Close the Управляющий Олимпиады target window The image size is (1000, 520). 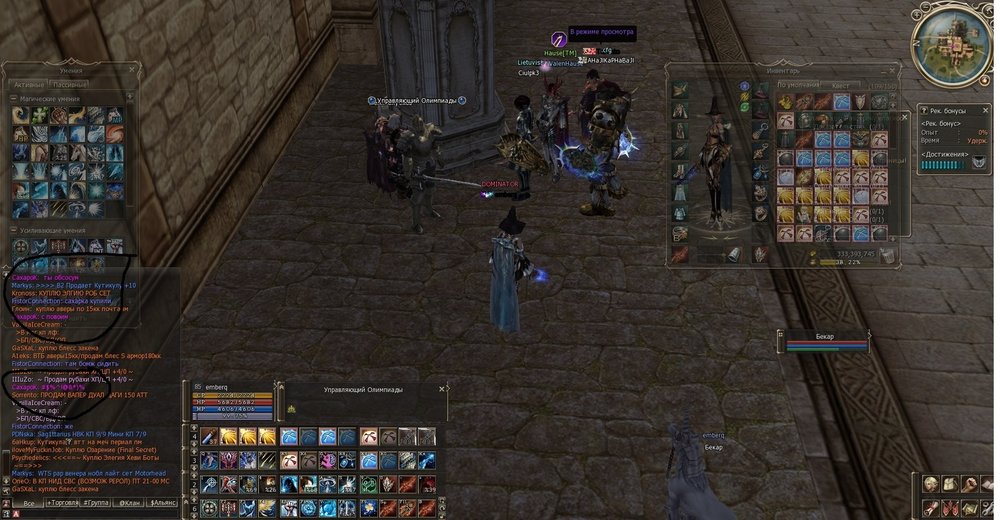click(x=441, y=388)
